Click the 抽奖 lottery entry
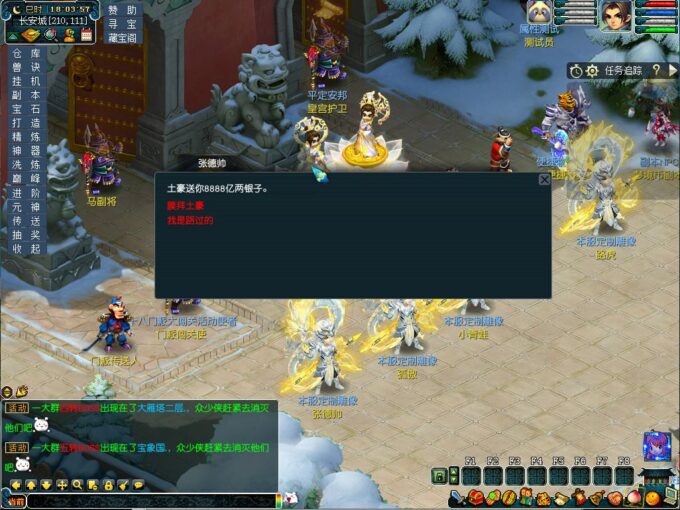The width and height of the screenshot is (680, 510). [26, 235]
